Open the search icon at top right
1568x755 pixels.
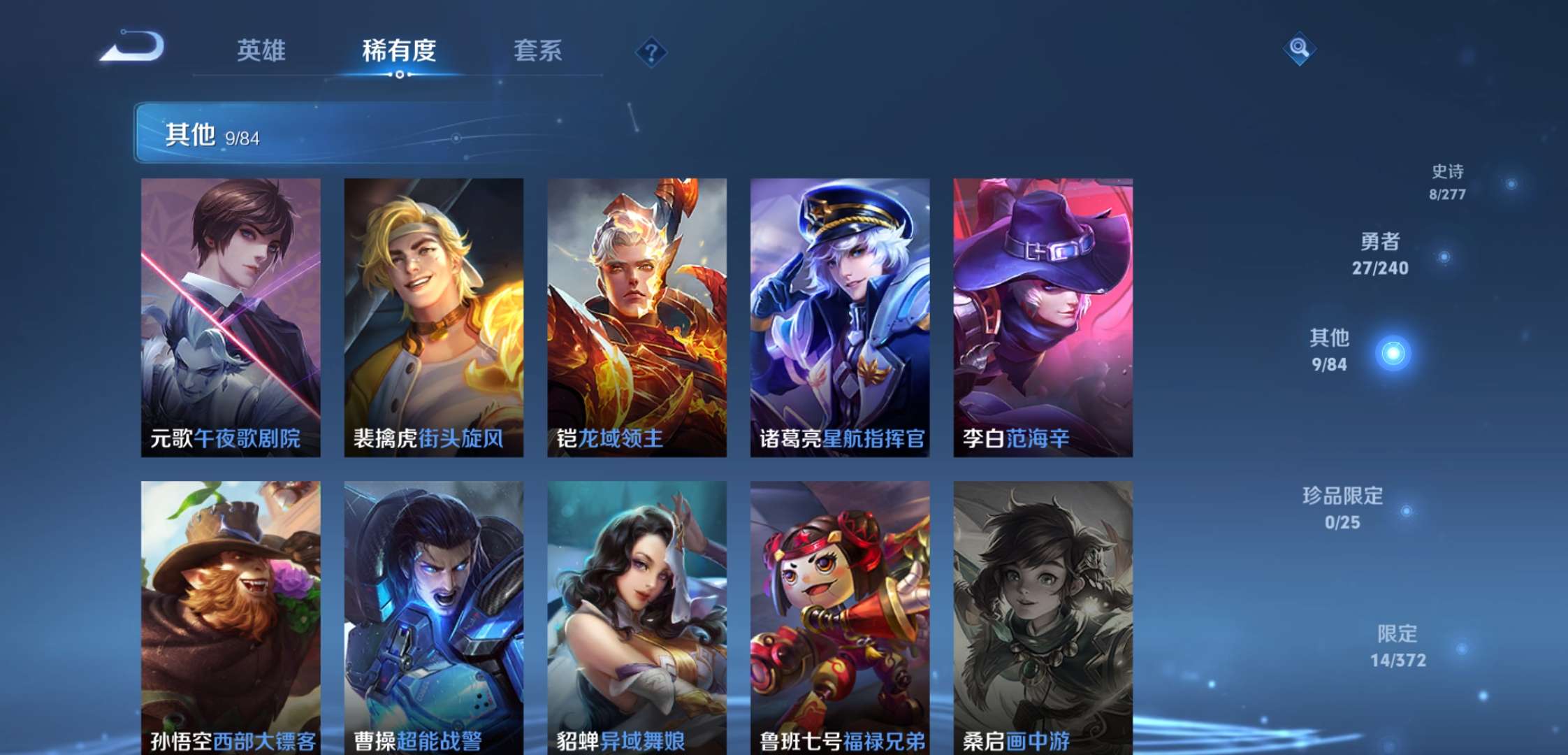coord(1300,49)
